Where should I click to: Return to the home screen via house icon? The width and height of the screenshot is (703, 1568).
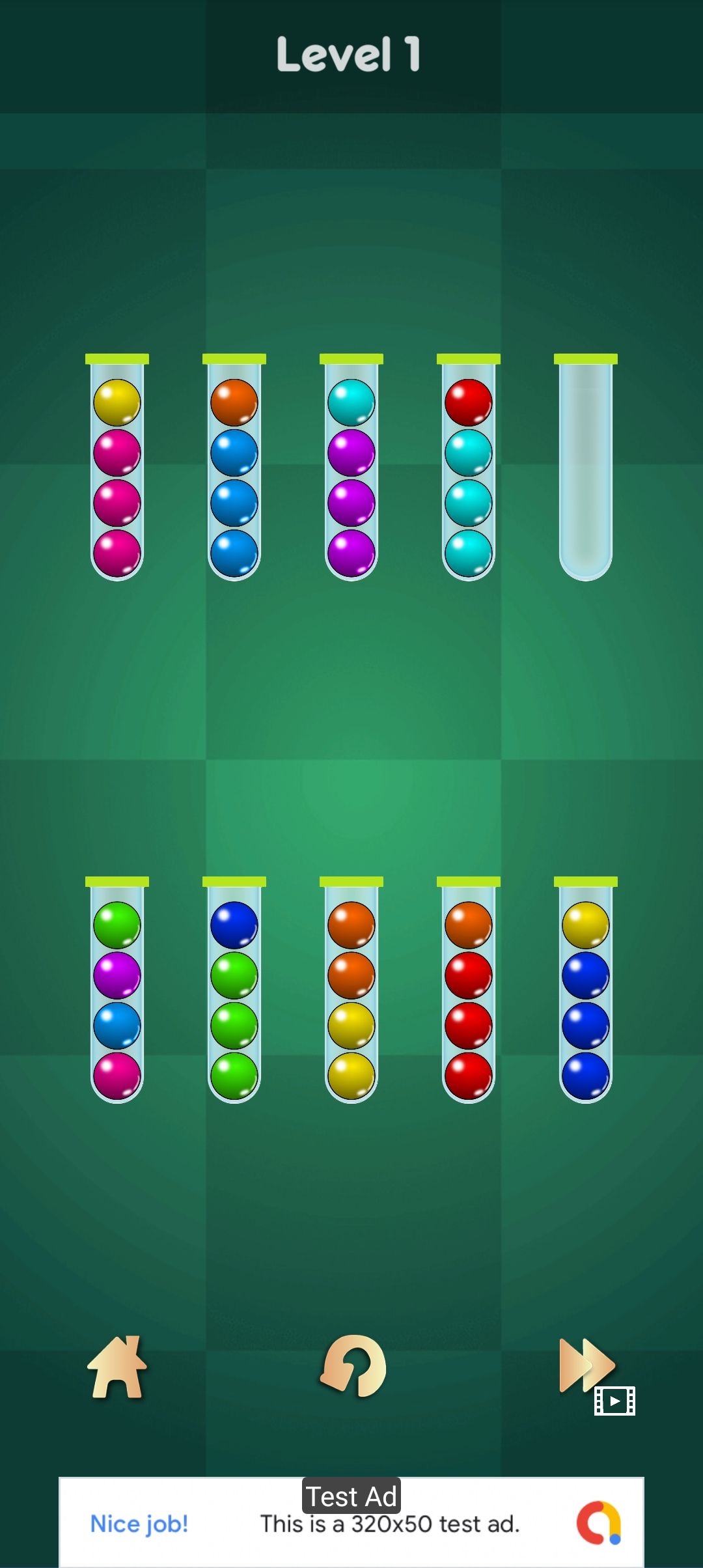117,1367
